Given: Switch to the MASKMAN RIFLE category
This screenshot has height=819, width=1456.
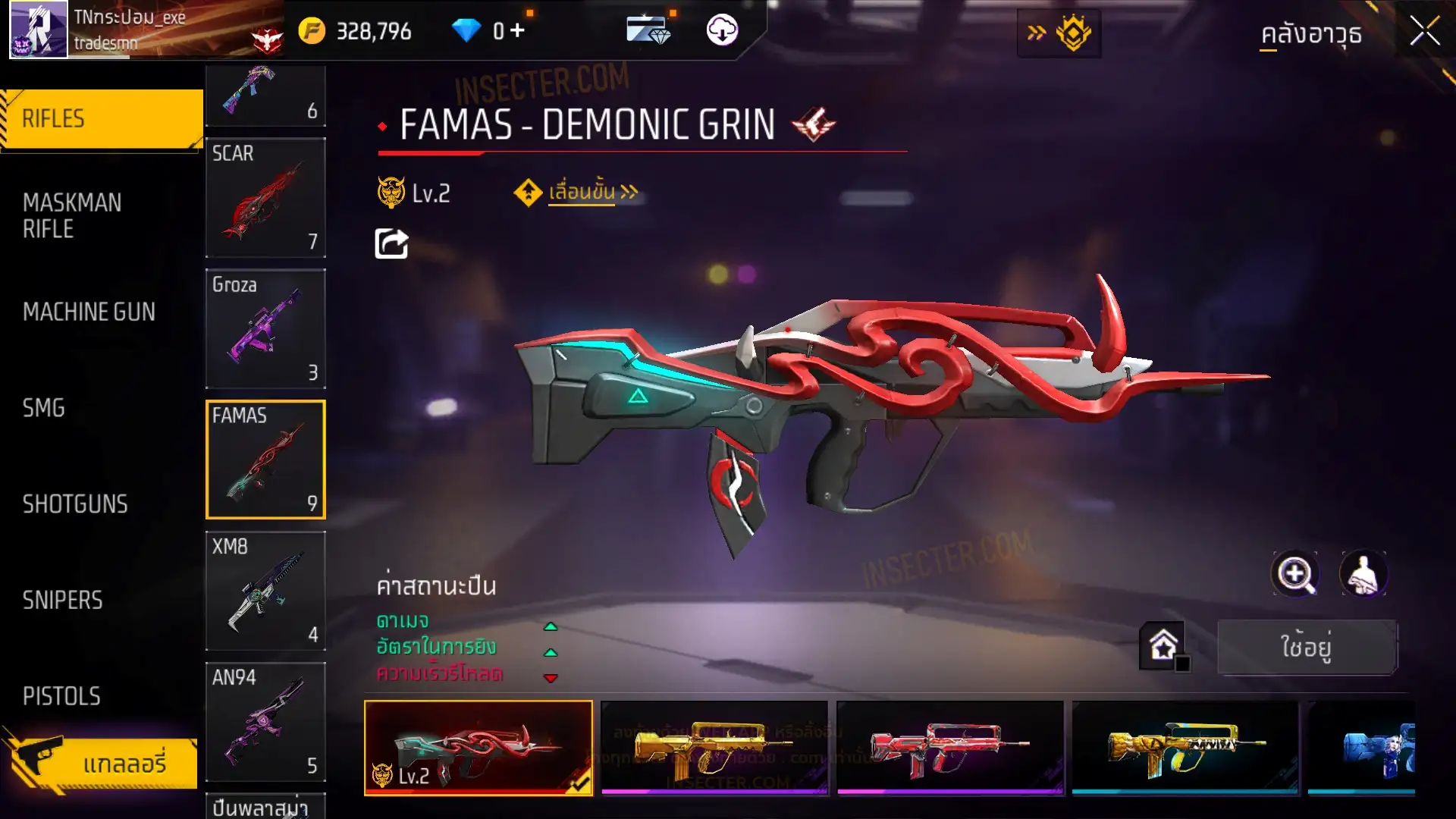Looking at the screenshot, I should tap(72, 215).
